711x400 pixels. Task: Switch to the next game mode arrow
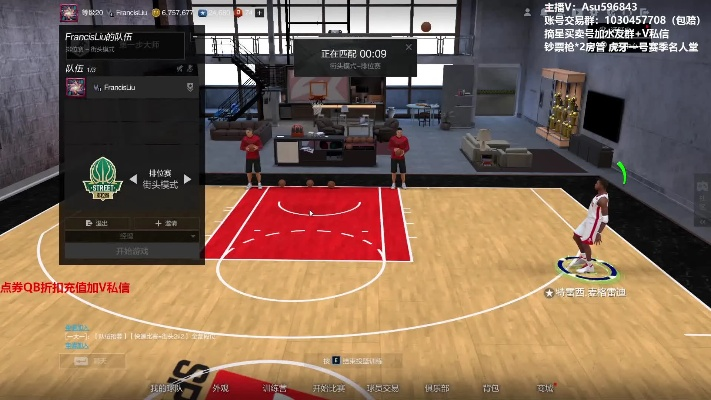[188, 179]
